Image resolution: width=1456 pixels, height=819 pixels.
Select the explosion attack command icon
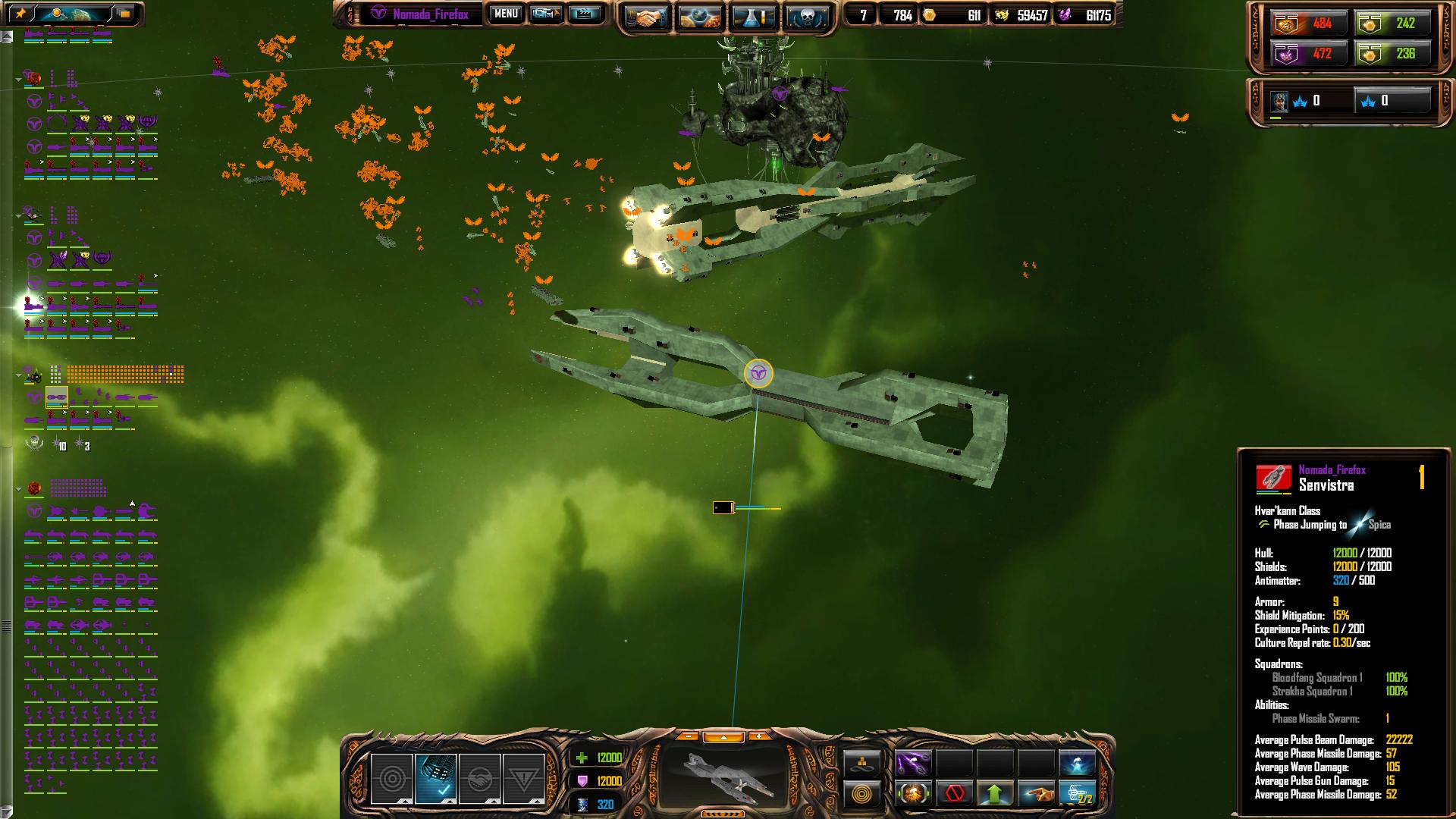point(913,794)
